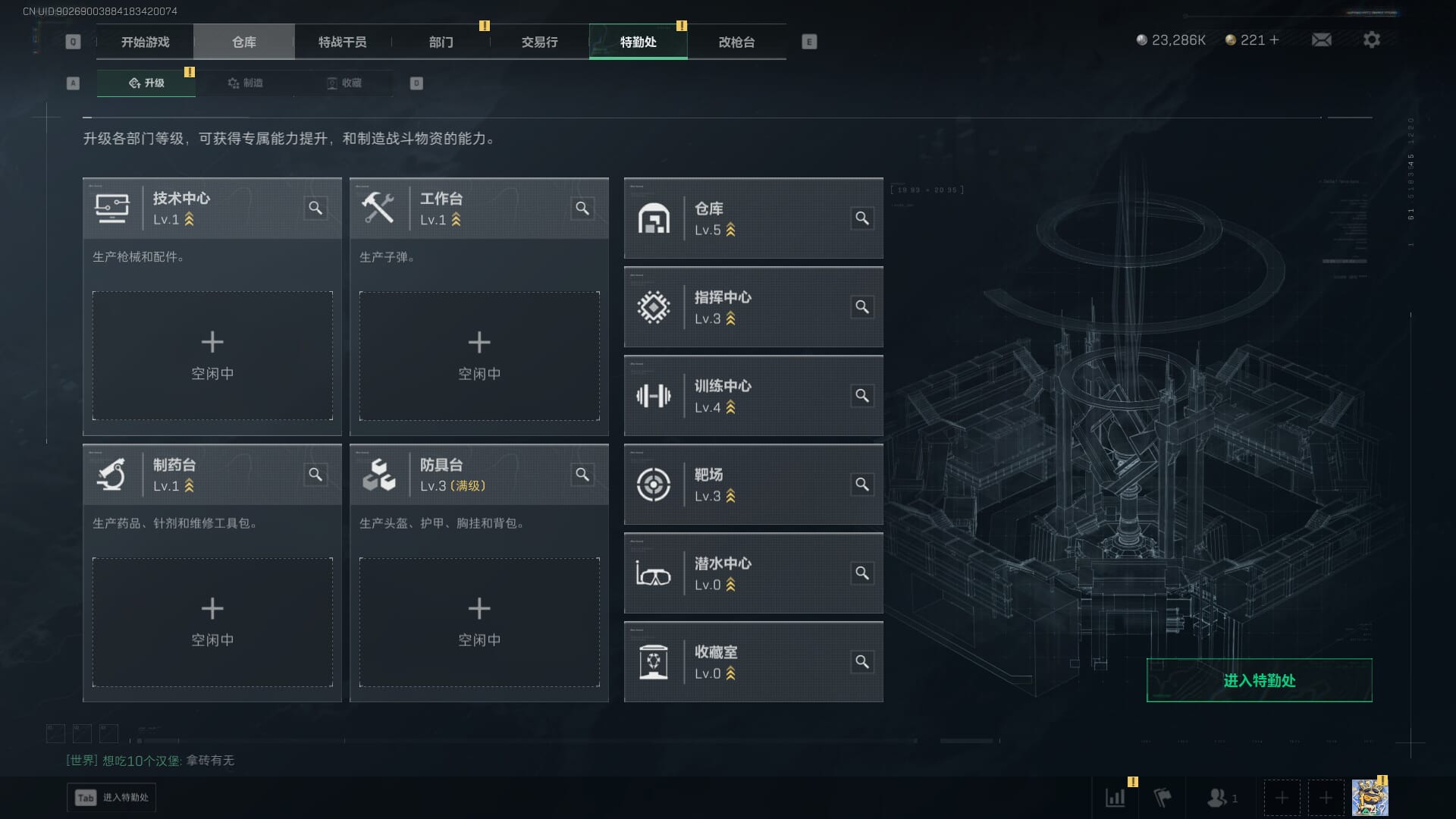This screenshot has width=1456, height=819.
Task: Click the player avatar thumbnail
Action: click(1370, 798)
